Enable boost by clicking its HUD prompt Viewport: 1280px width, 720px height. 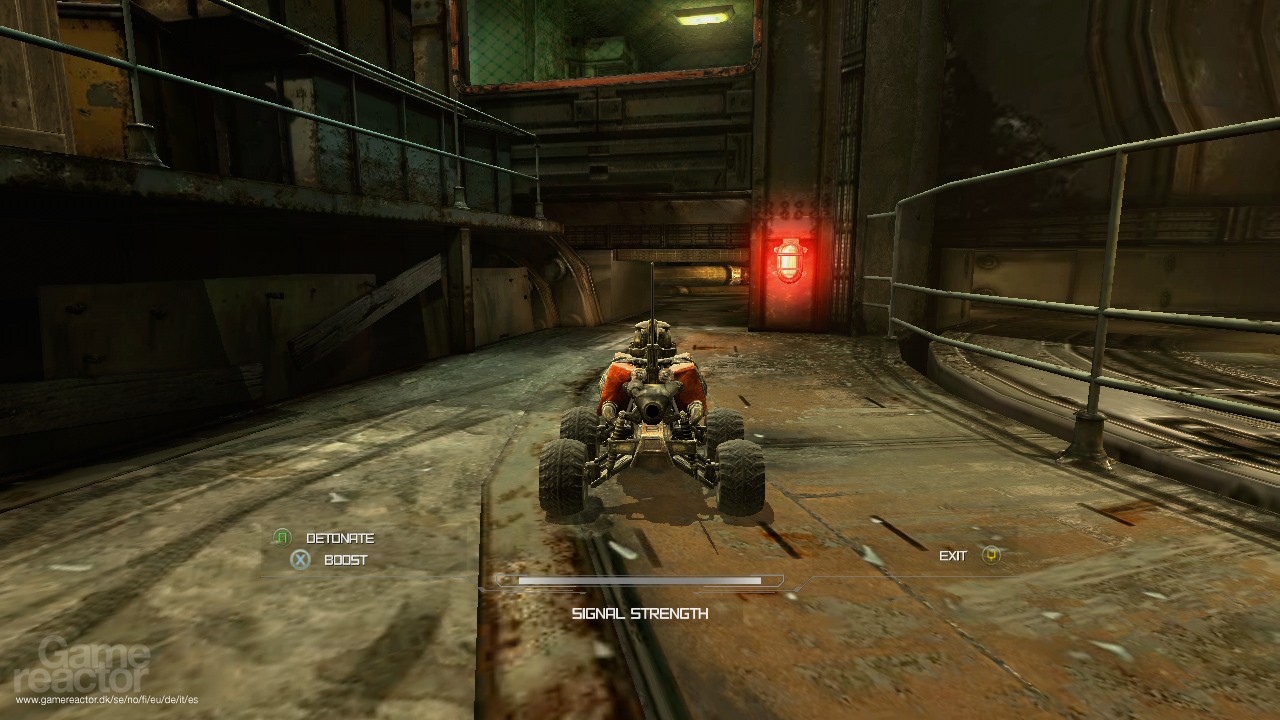click(345, 559)
